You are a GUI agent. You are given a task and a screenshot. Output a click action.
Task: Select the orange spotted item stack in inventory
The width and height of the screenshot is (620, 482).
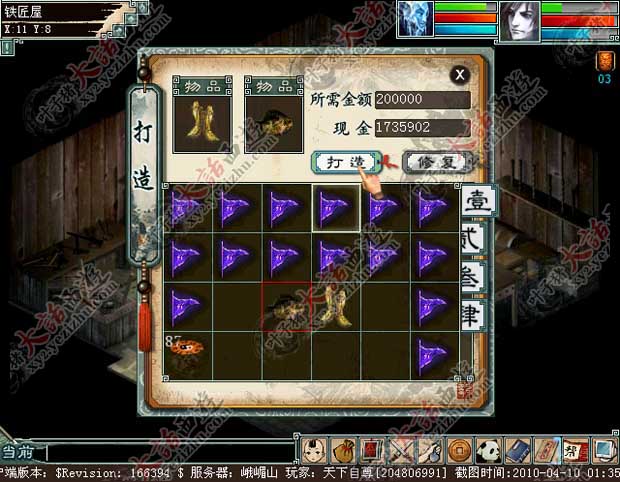(187, 355)
